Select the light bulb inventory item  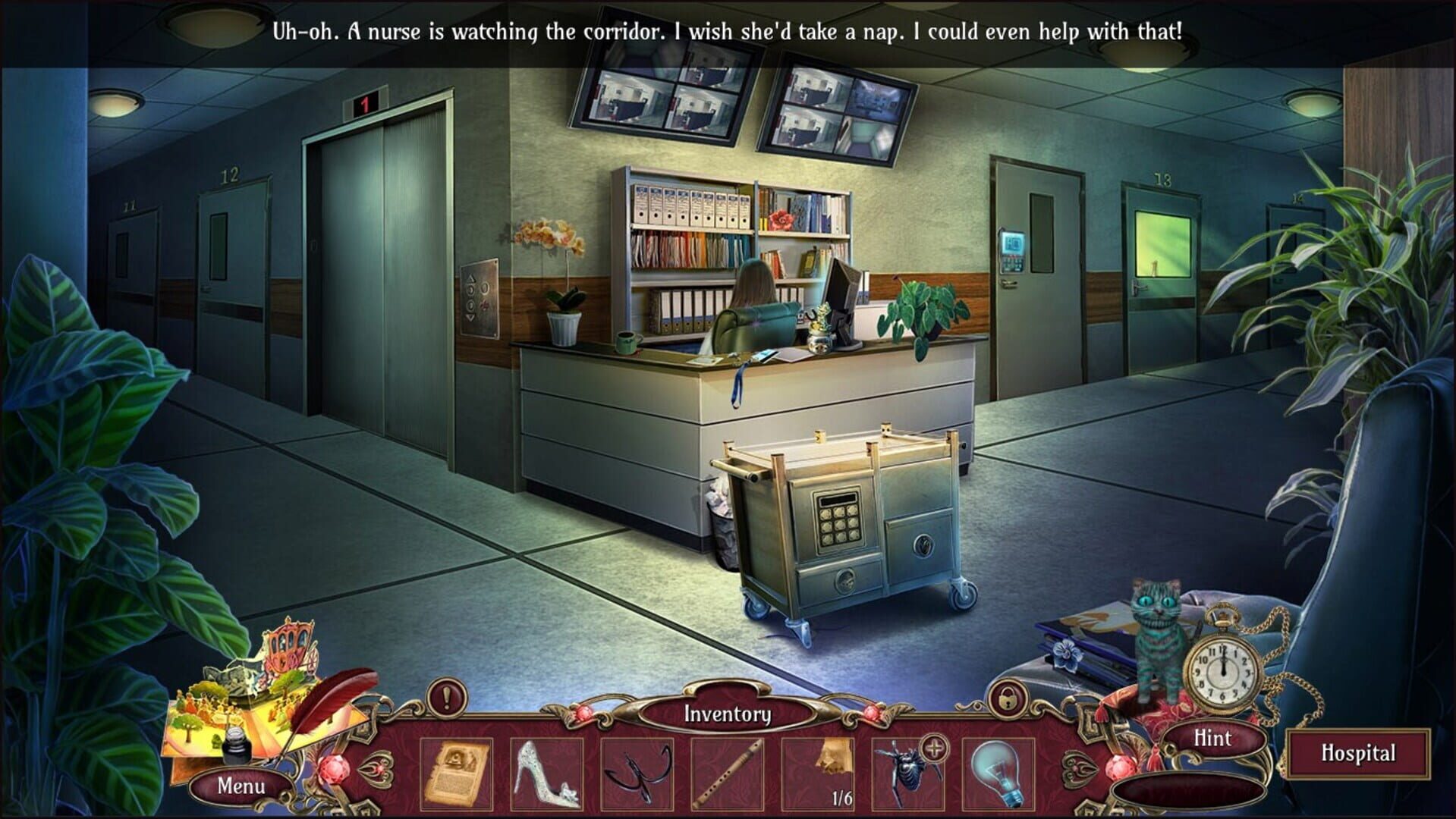(998, 772)
